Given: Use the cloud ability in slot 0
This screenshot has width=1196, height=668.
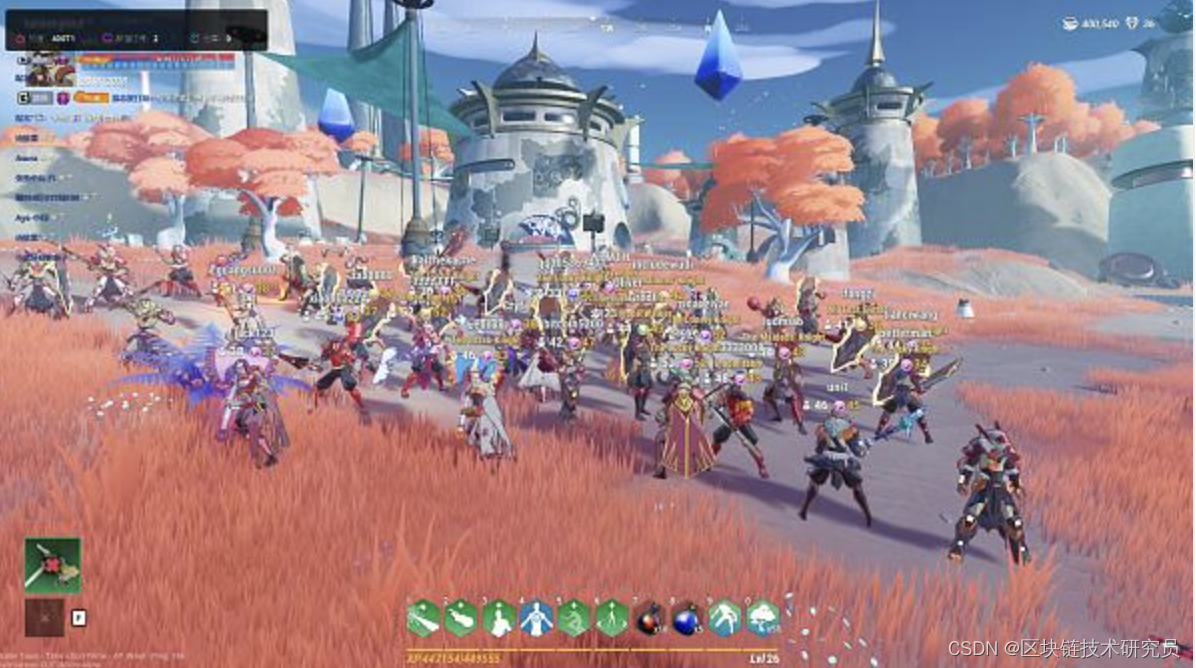Looking at the screenshot, I should click(763, 618).
